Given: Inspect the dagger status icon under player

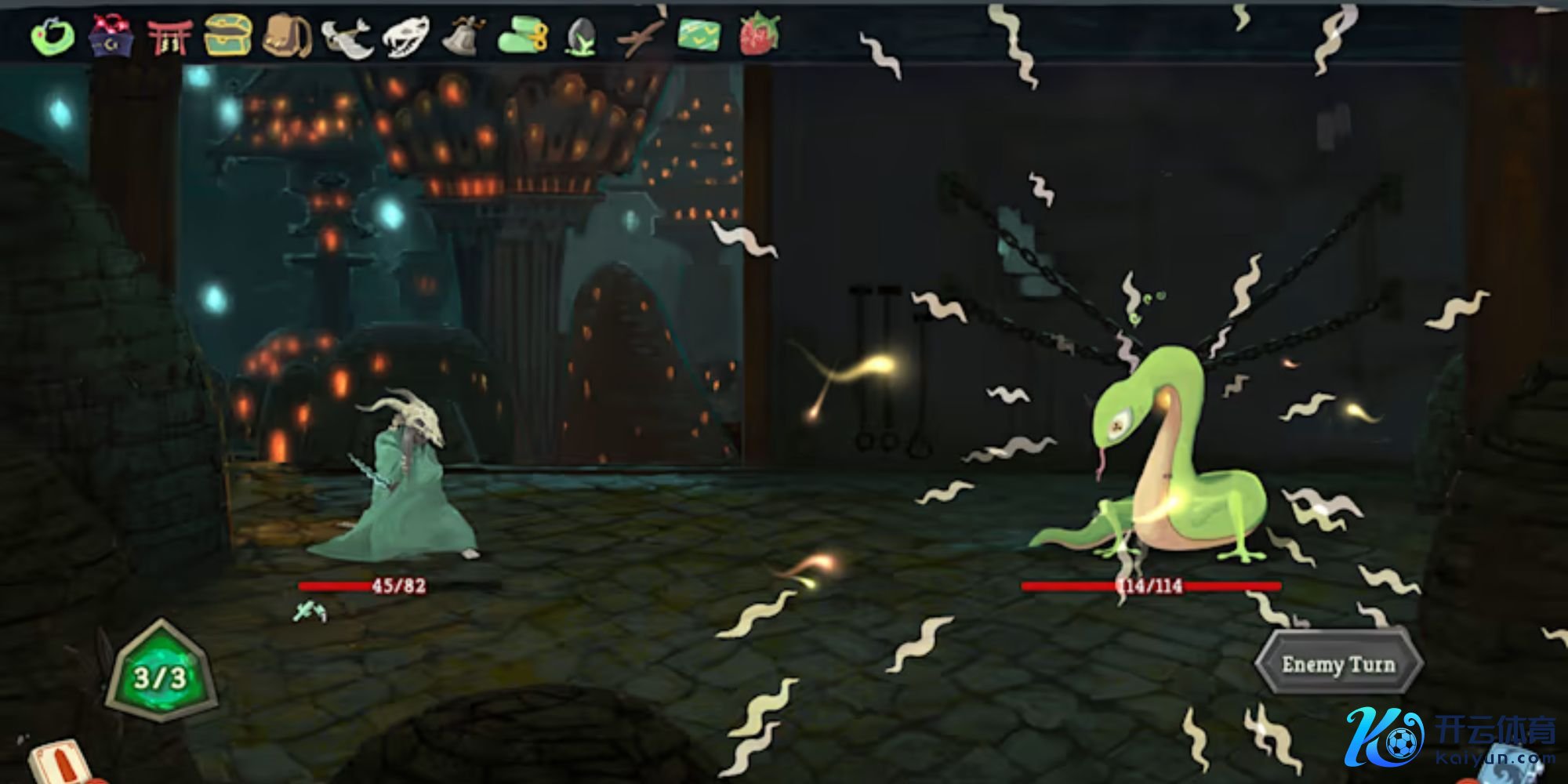Looking at the screenshot, I should coord(309,612).
